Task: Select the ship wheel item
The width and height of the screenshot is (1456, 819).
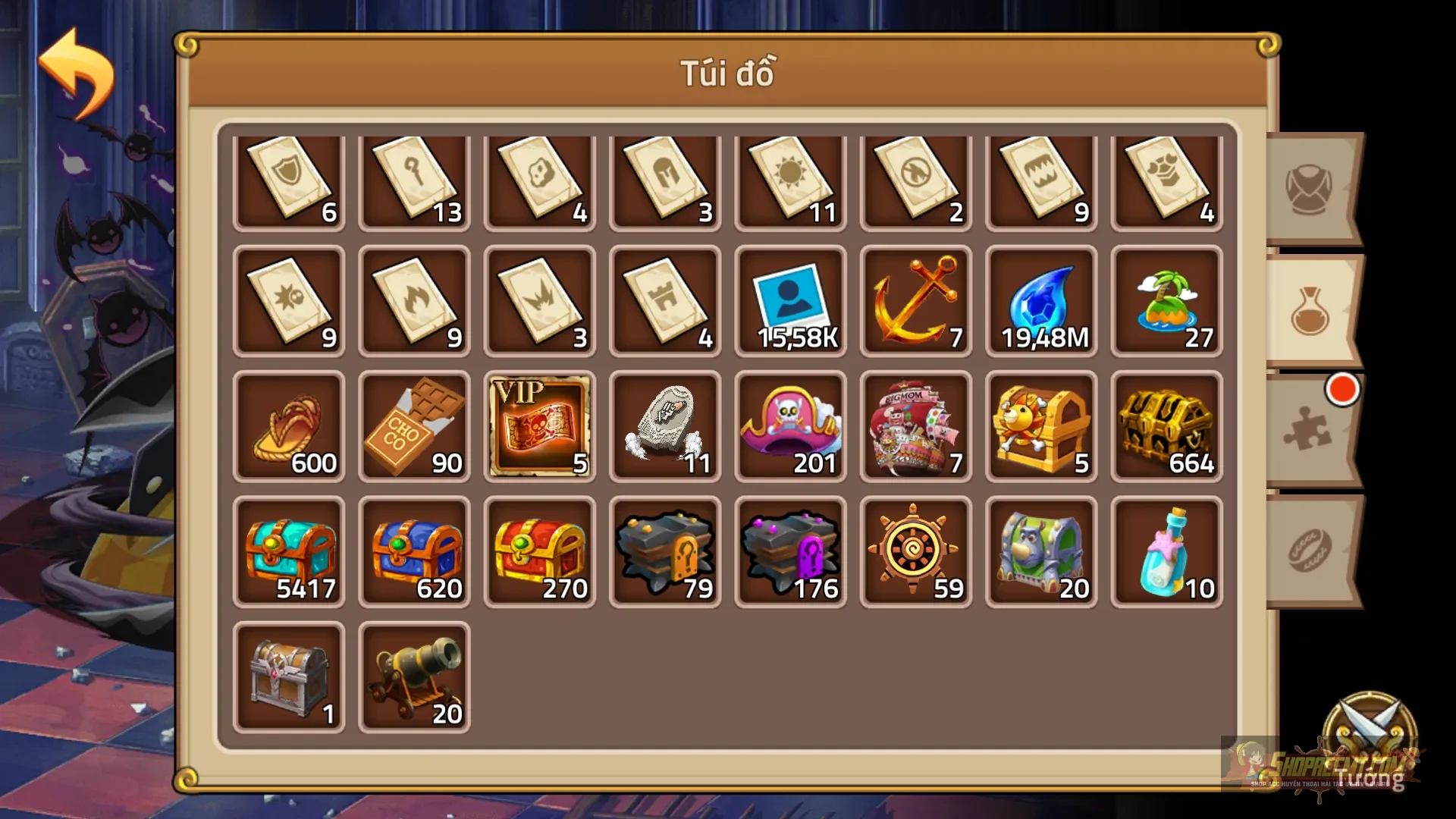Action: tap(916, 551)
